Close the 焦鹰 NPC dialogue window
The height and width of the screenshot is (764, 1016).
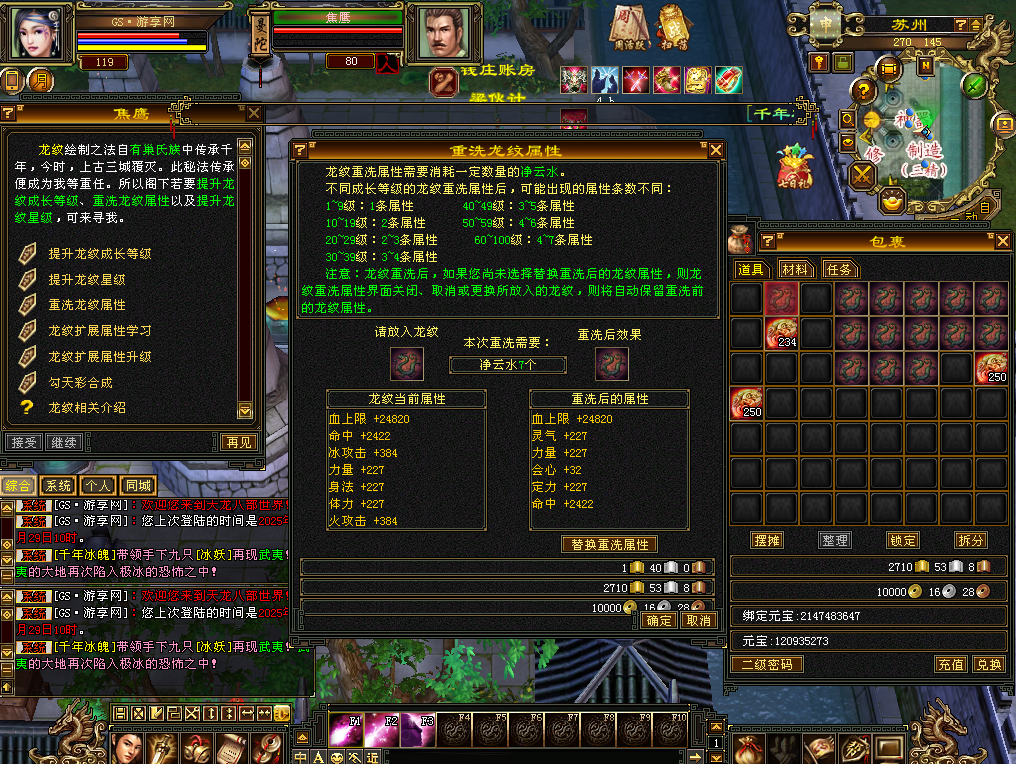[254, 114]
